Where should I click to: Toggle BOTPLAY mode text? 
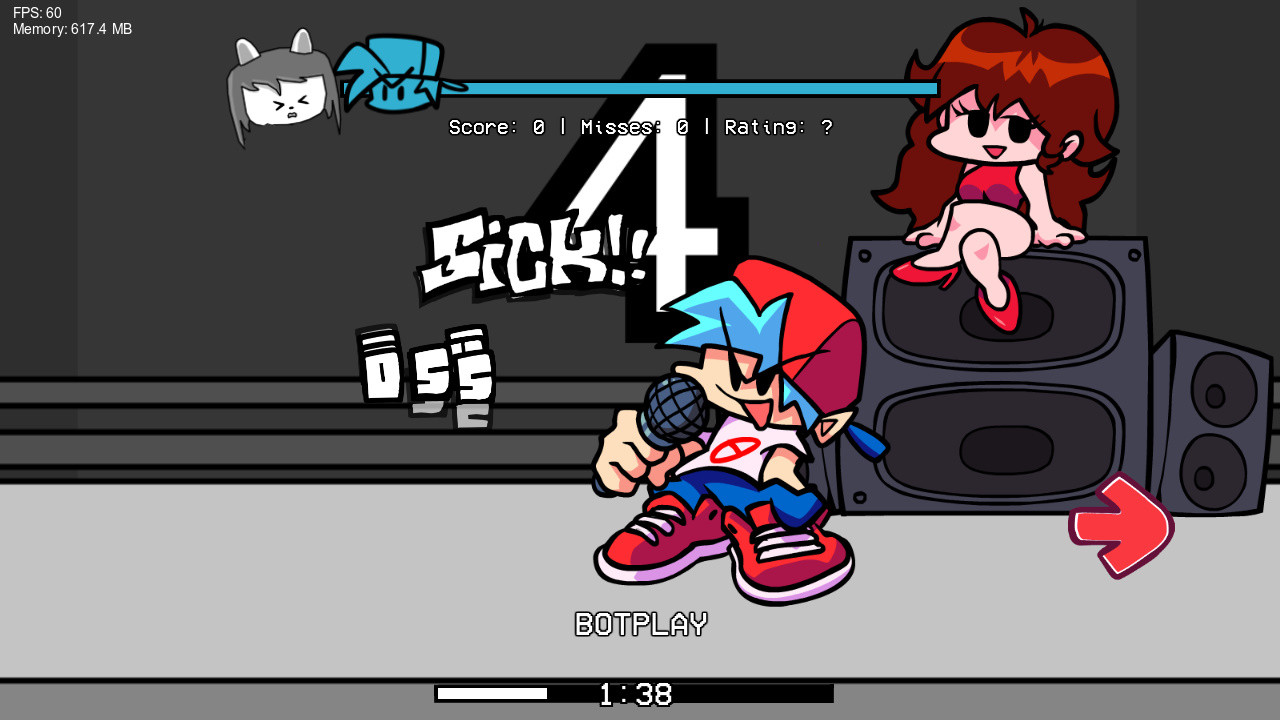(640, 625)
